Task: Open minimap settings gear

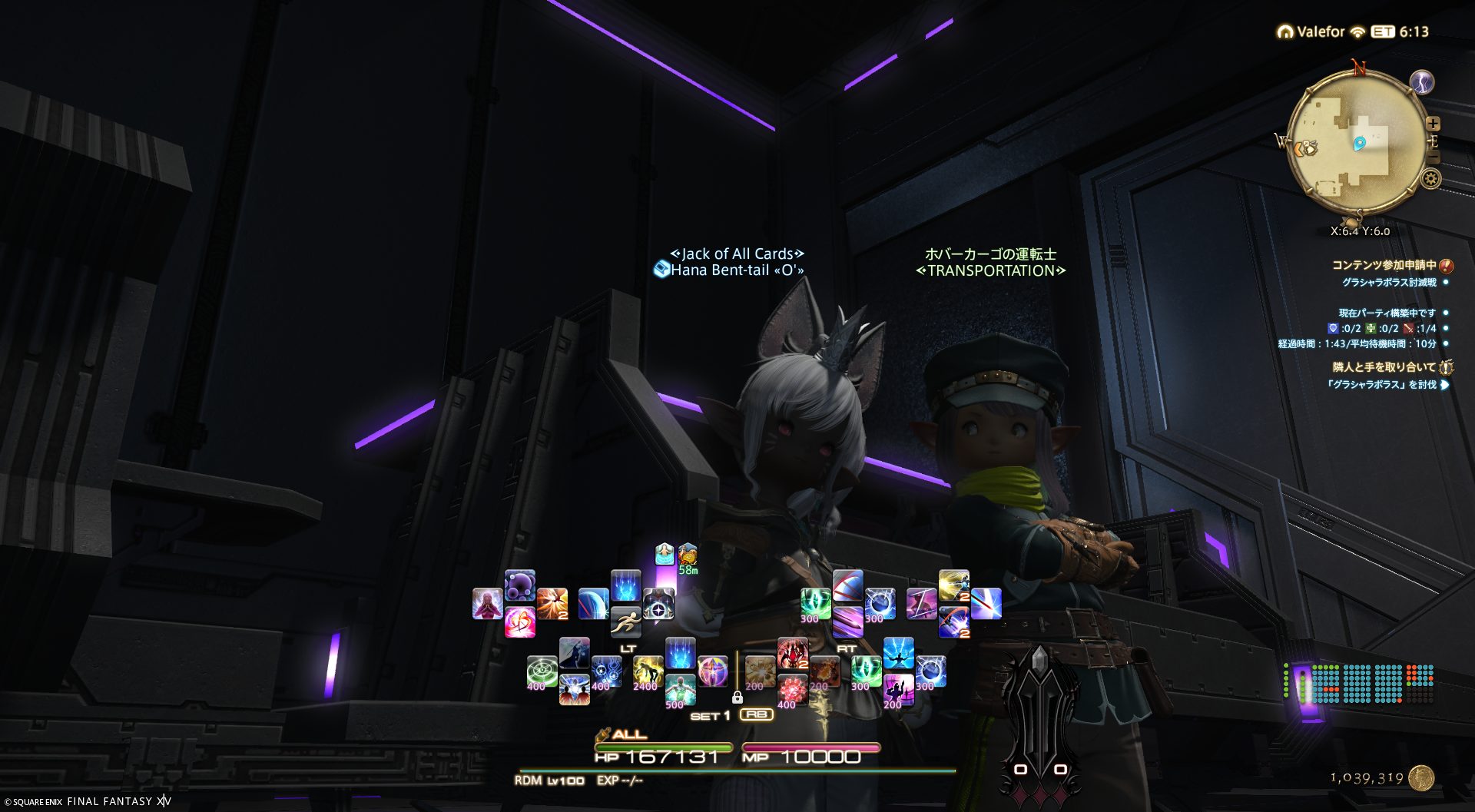Action: pyautogui.click(x=1430, y=179)
